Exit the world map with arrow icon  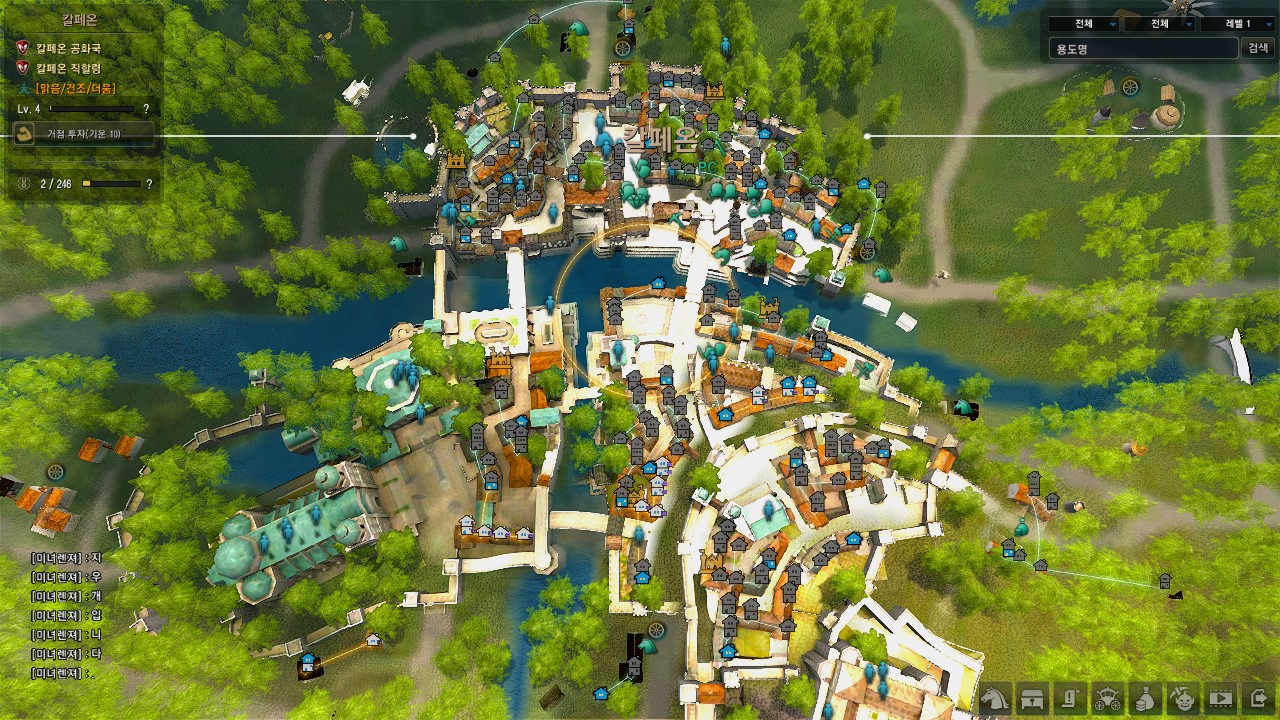[x=1258, y=696]
